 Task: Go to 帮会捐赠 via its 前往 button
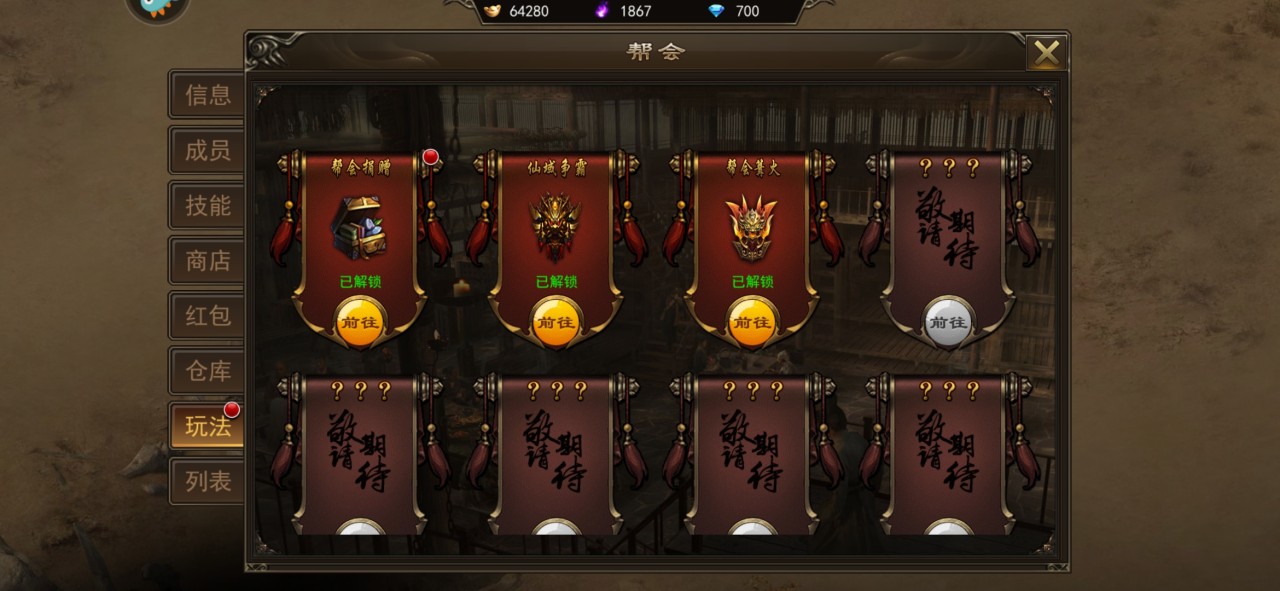coord(359,322)
